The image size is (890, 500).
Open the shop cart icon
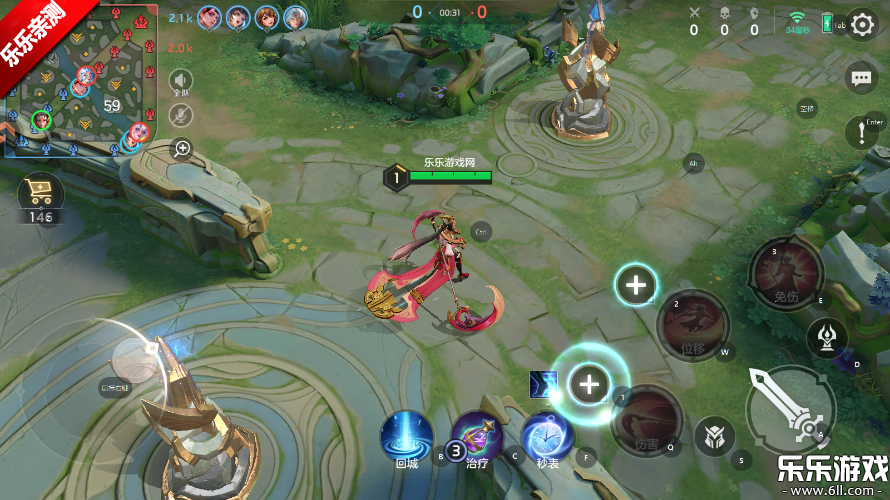click(41, 195)
